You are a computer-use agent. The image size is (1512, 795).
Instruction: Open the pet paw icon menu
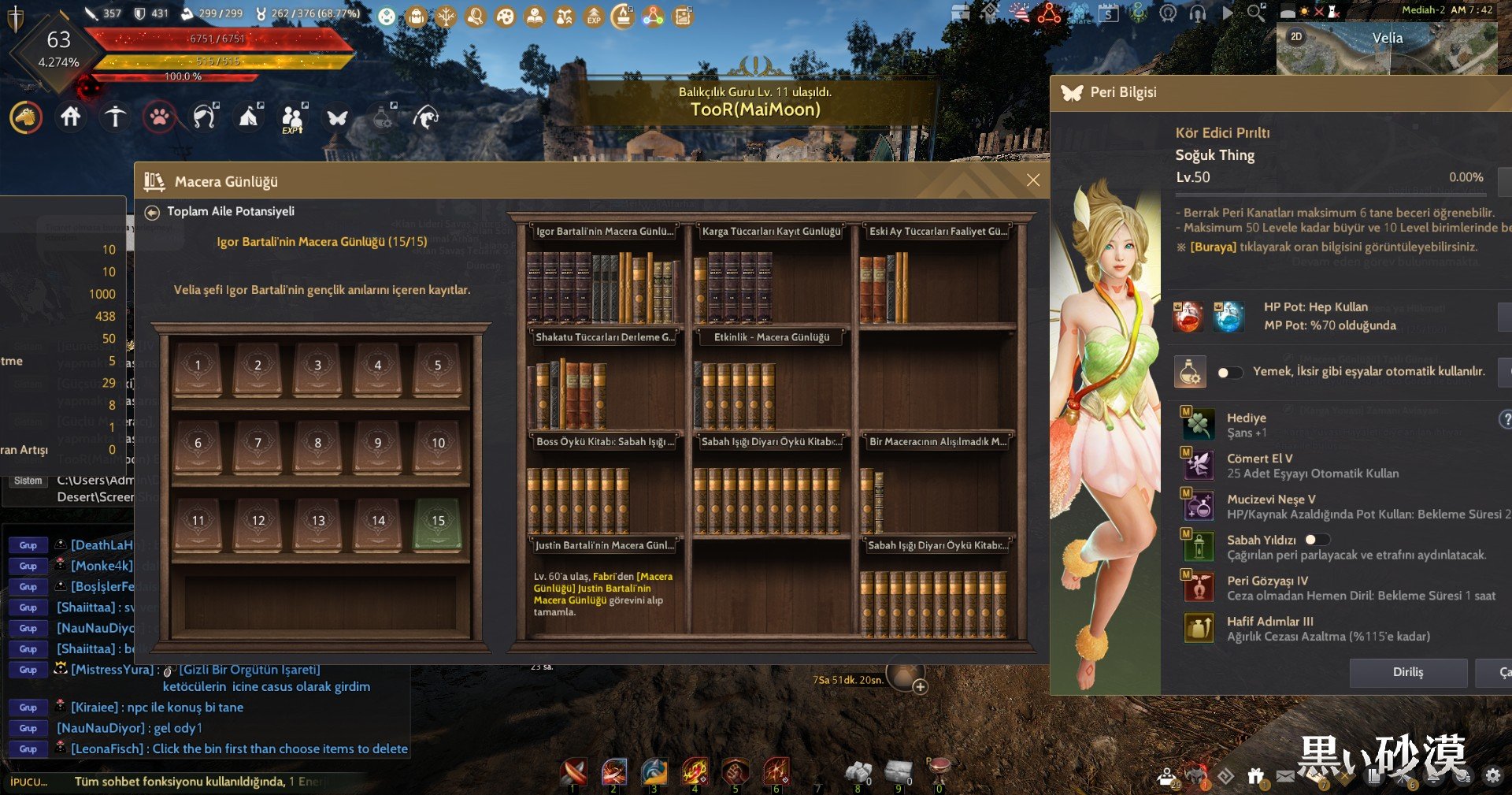[x=159, y=117]
